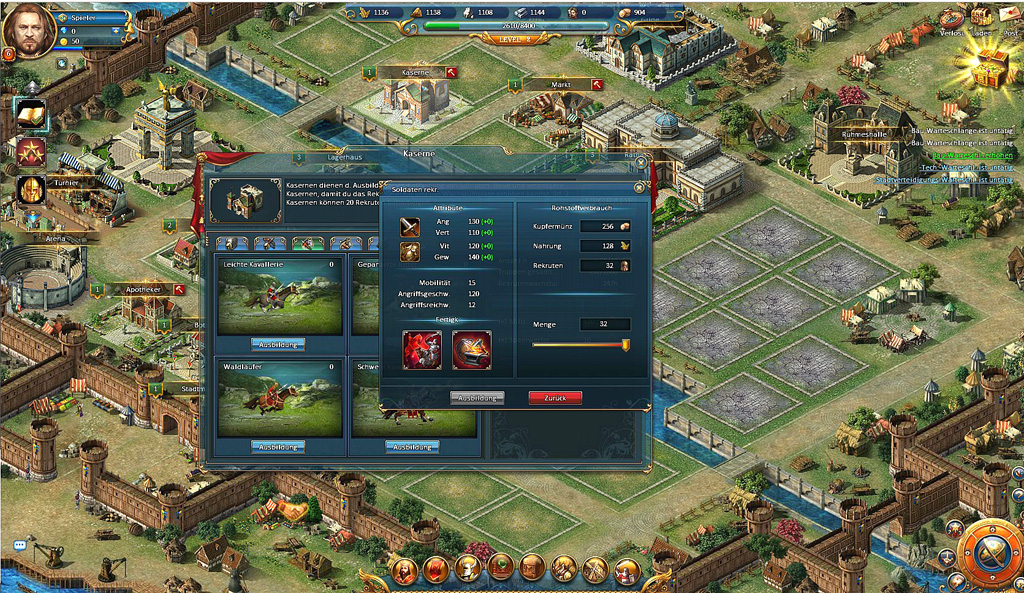Open the quest book icon
This screenshot has height=593, width=1024.
click(30, 114)
